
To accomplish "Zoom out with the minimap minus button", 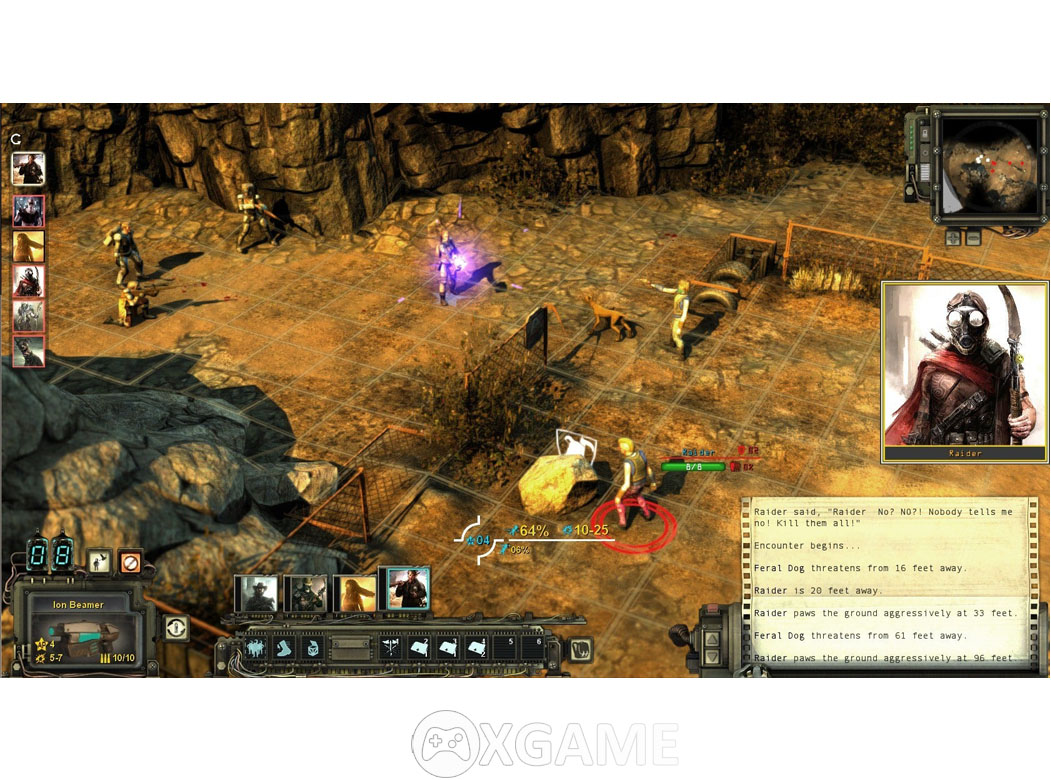I will click(x=972, y=238).
